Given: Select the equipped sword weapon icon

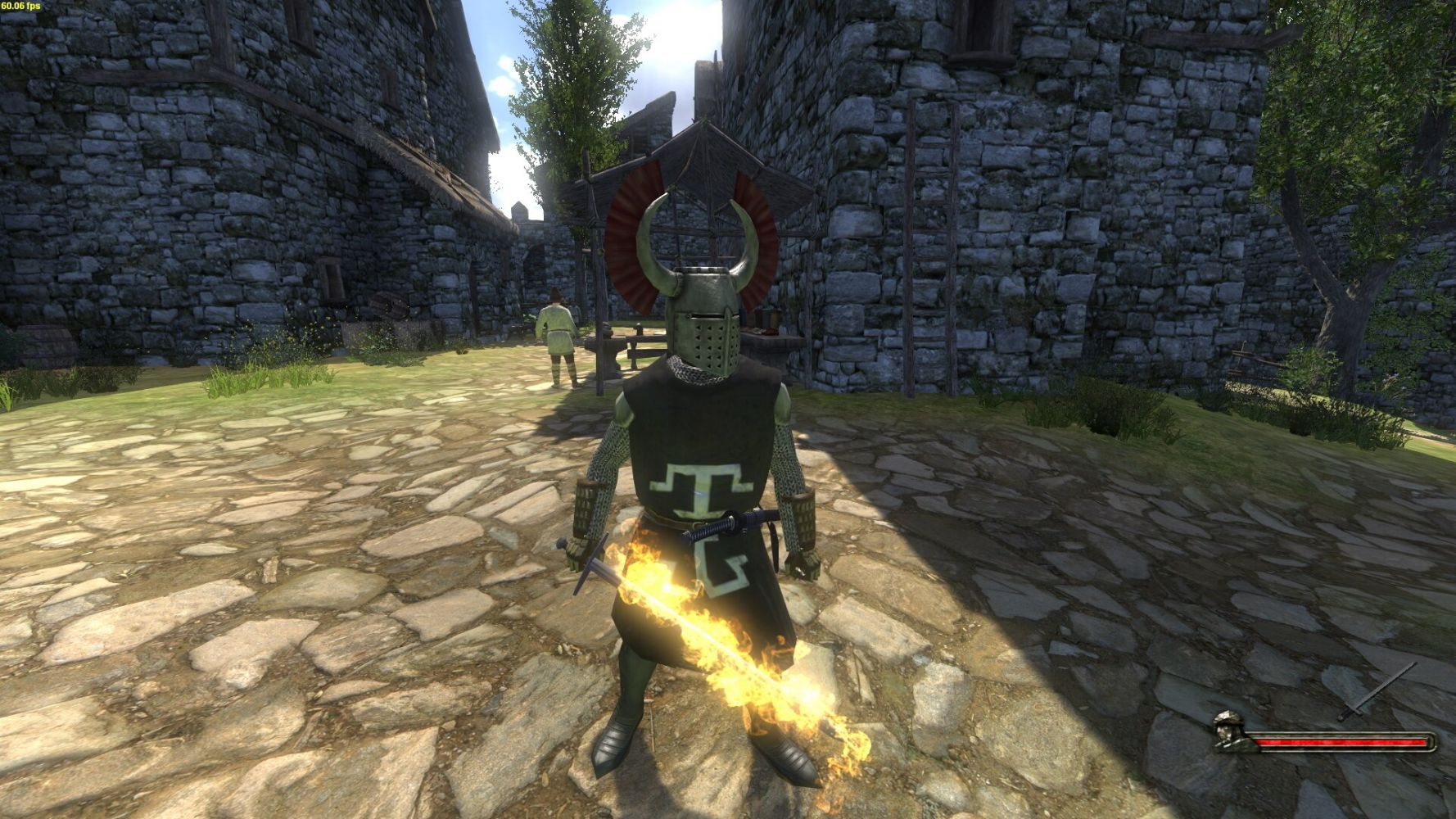Looking at the screenshot, I should tap(1376, 692).
